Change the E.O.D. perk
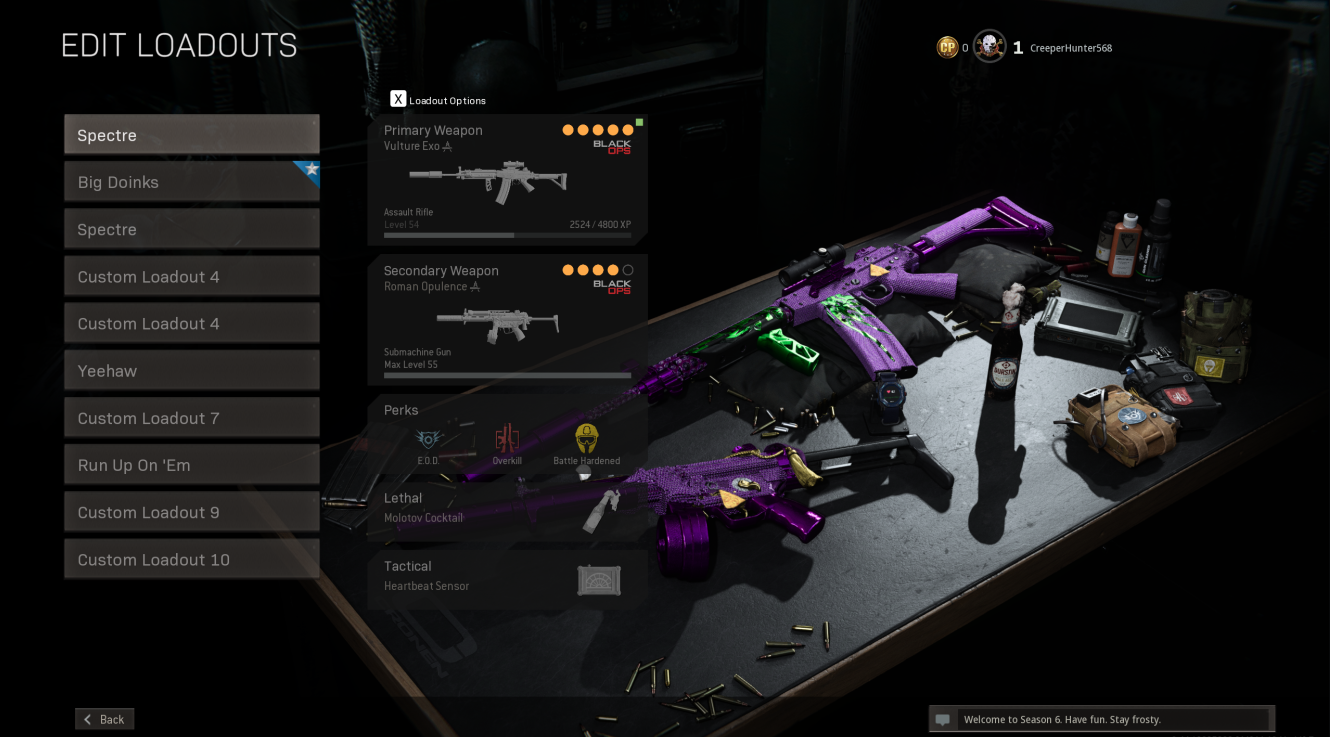Screen dimensions: 1330x737 pyautogui.click(x=428, y=442)
